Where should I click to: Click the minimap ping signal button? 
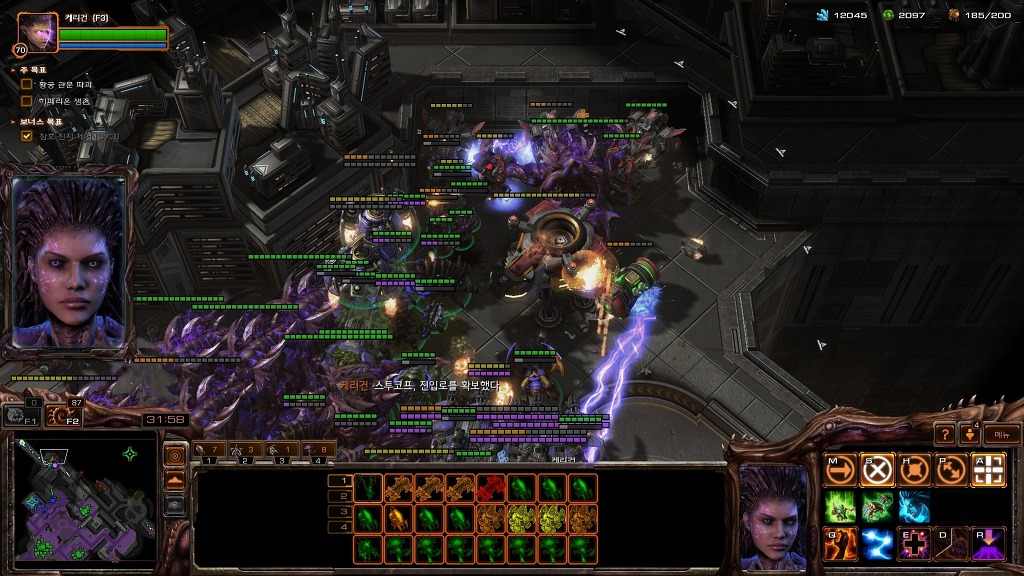click(x=175, y=456)
